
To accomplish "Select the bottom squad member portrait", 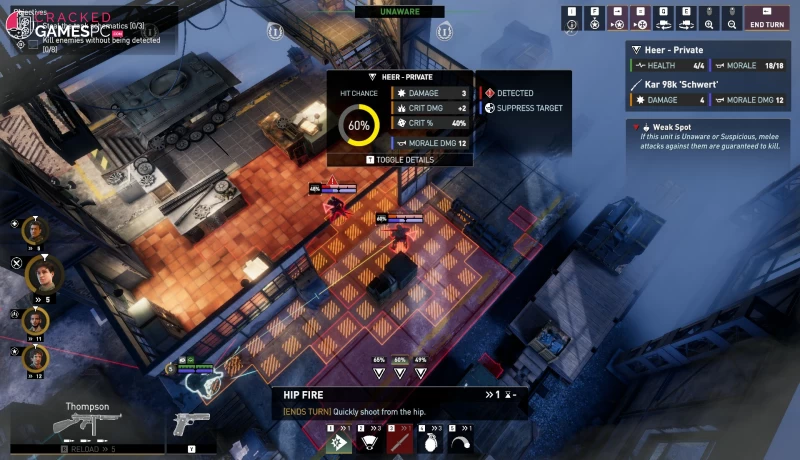I will point(35,358).
